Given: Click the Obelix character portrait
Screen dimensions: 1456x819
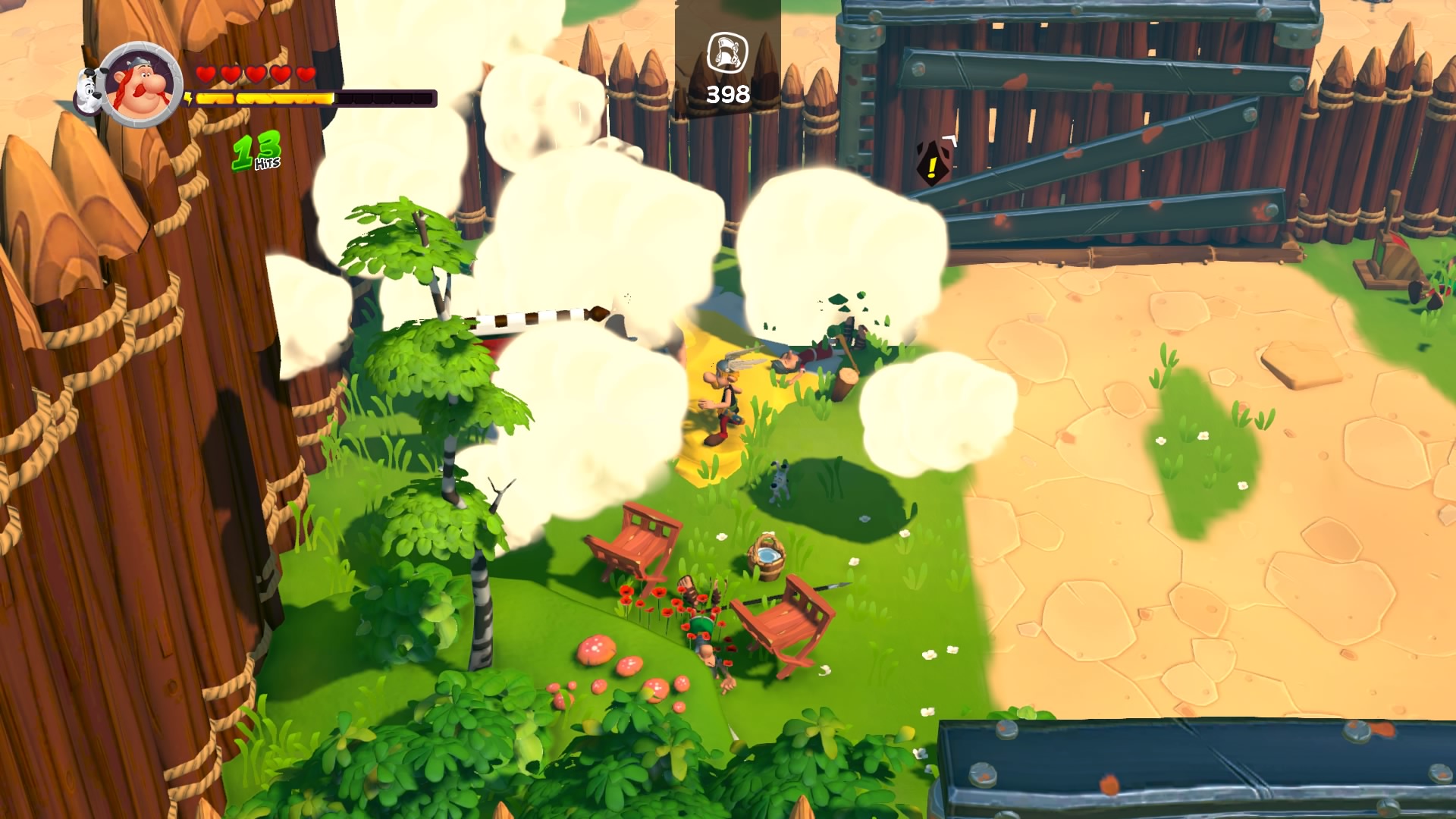Looking at the screenshot, I should pos(143,85).
